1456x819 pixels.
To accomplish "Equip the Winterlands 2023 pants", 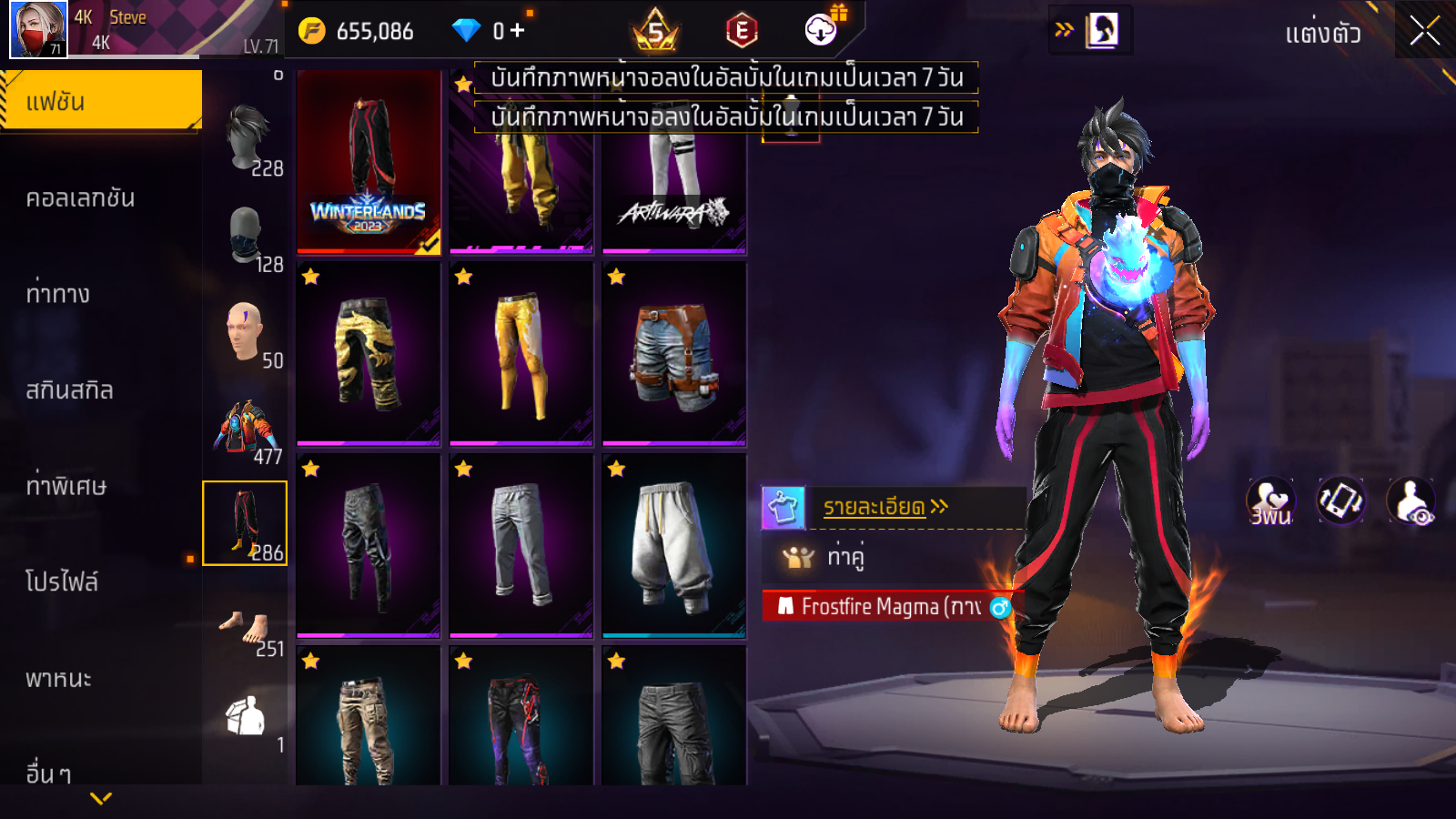I will [x=369, y=161].
